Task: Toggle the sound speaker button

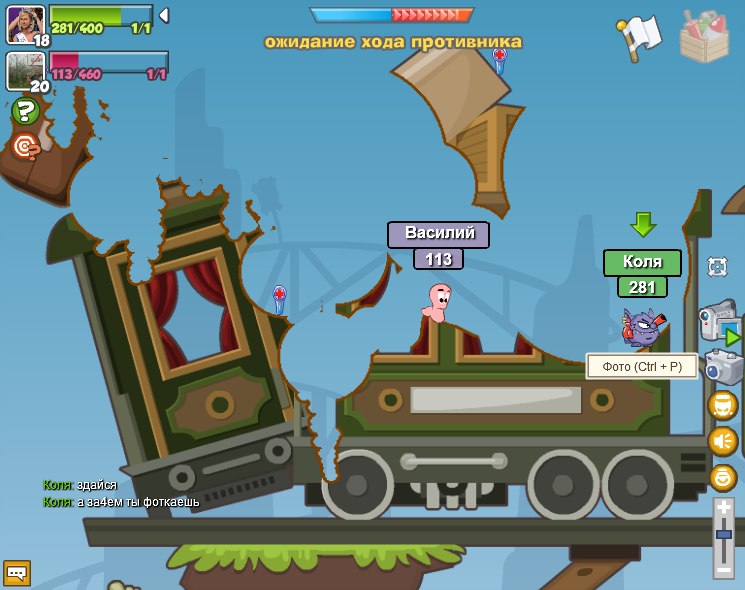Action: 722,441
